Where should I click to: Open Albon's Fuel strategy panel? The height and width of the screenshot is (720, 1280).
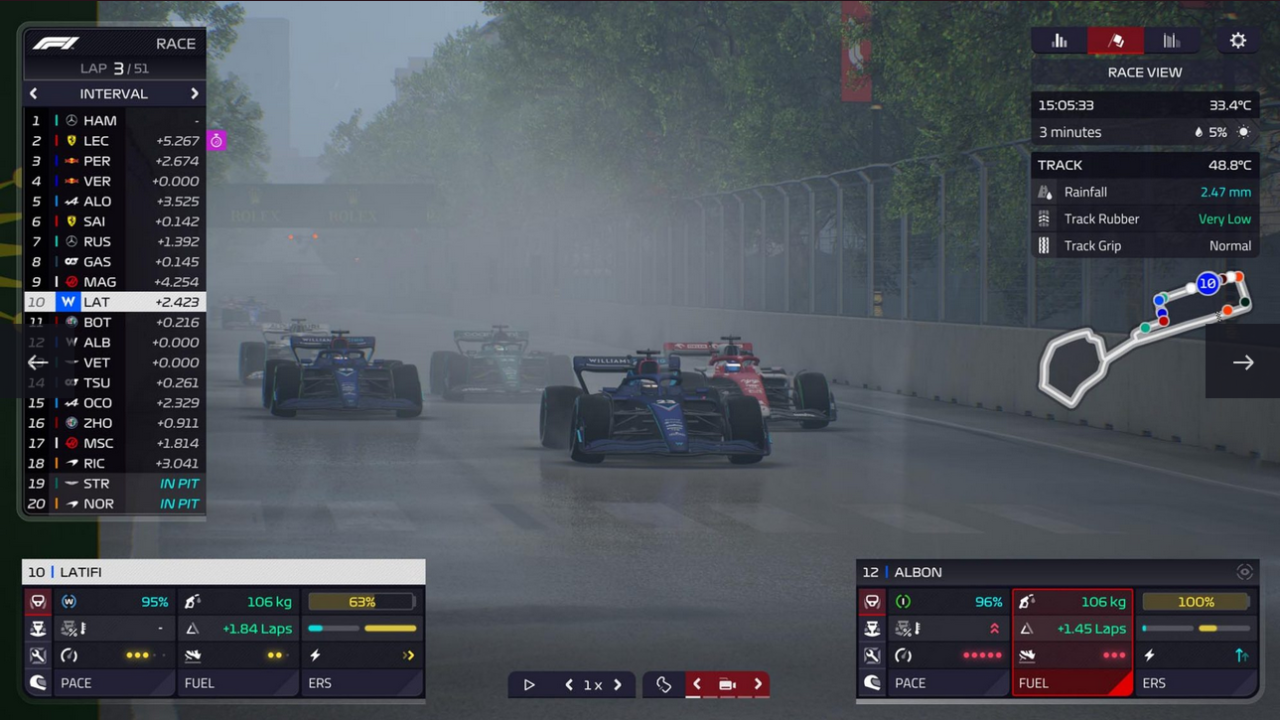coord(1072,683)
